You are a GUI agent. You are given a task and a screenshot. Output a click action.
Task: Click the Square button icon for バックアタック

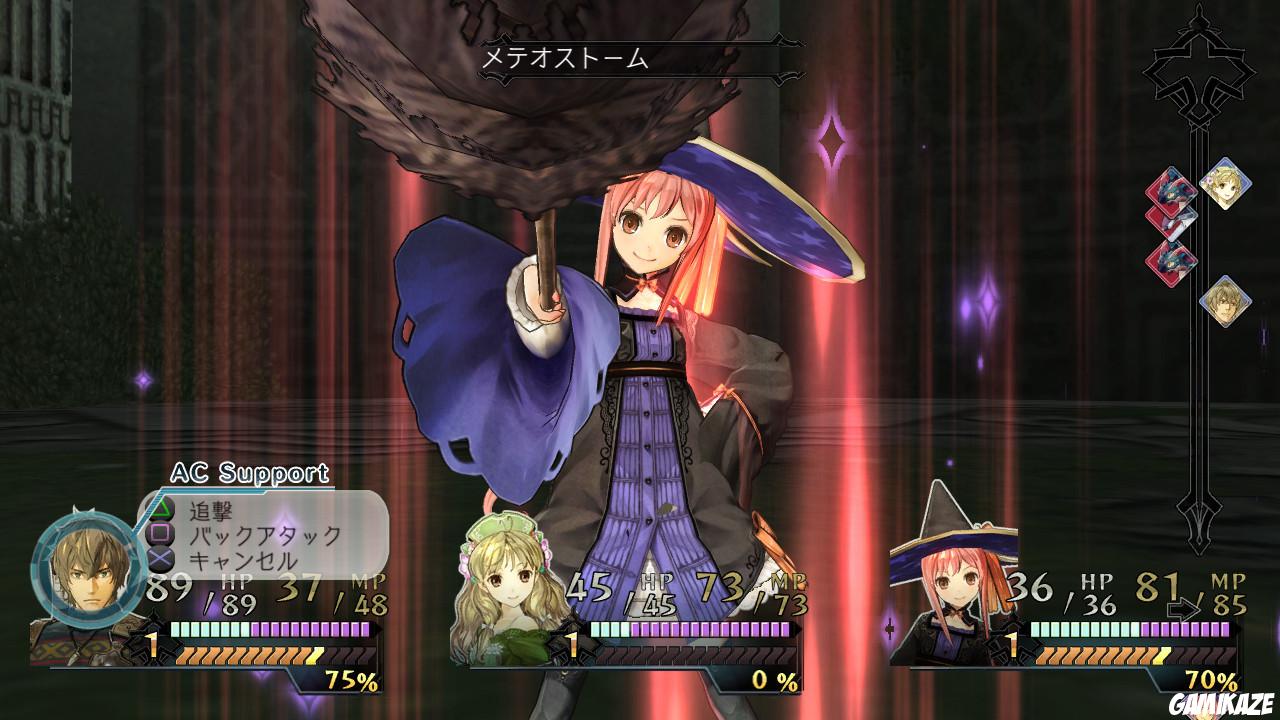click(x=160, y=535)
